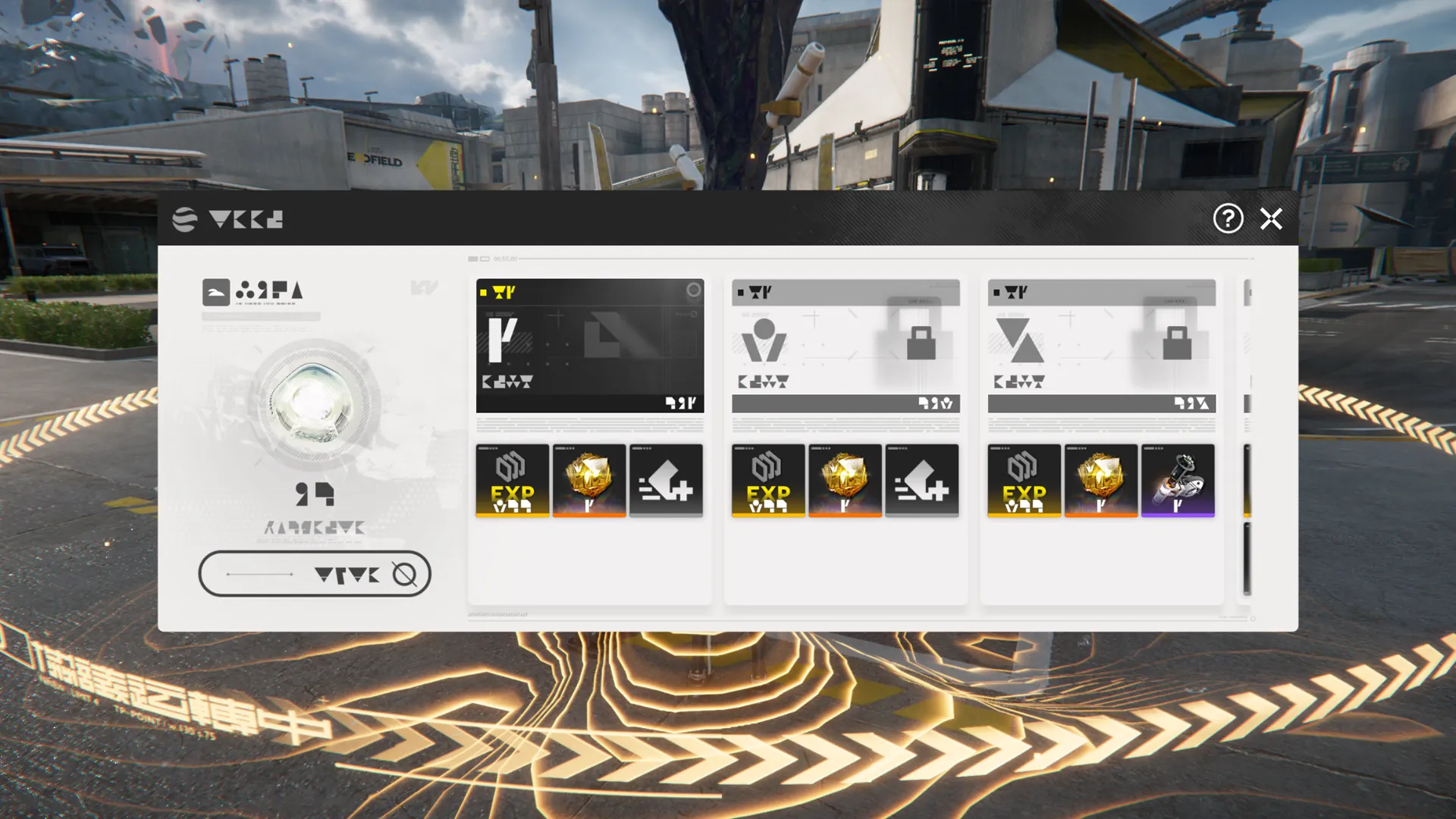
Task: View the gold crystal reward under the two-triangle stage
Action: coord(1101,481)
